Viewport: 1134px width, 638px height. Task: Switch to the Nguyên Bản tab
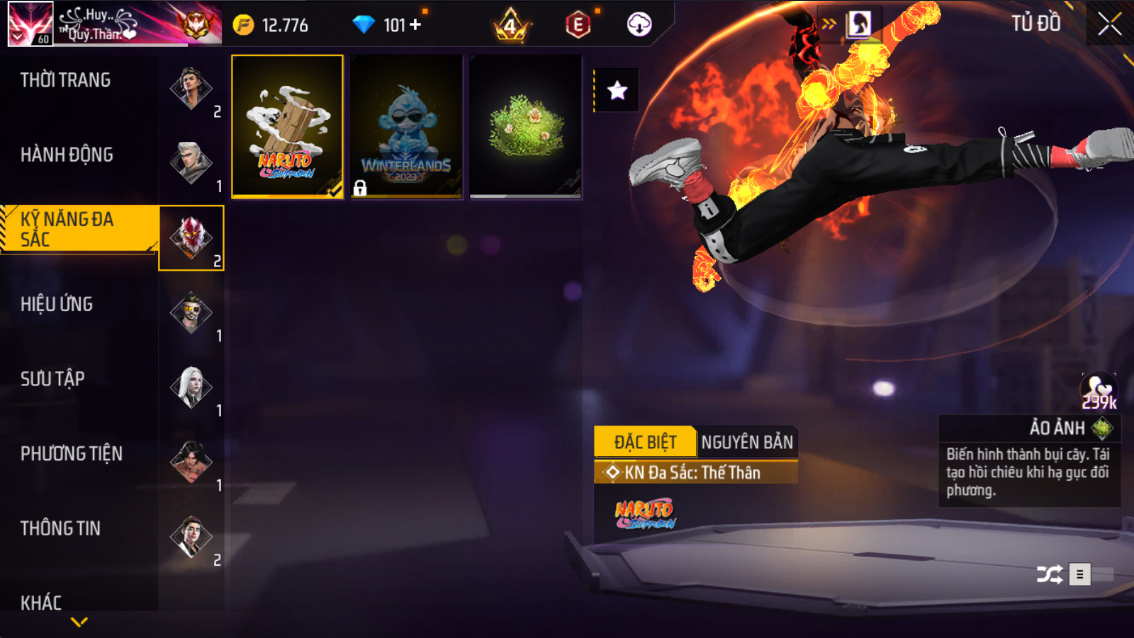point(747,442)
